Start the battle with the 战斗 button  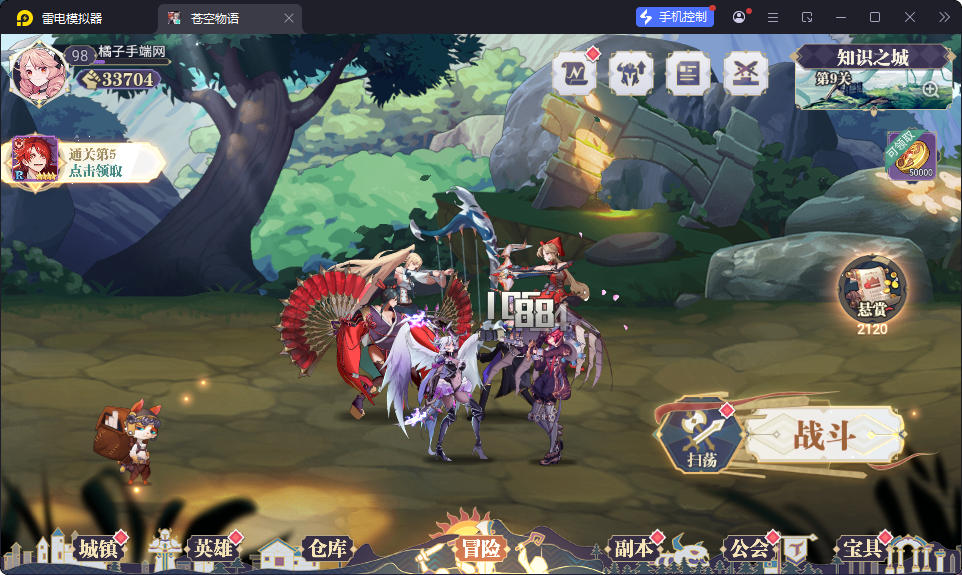824,435
